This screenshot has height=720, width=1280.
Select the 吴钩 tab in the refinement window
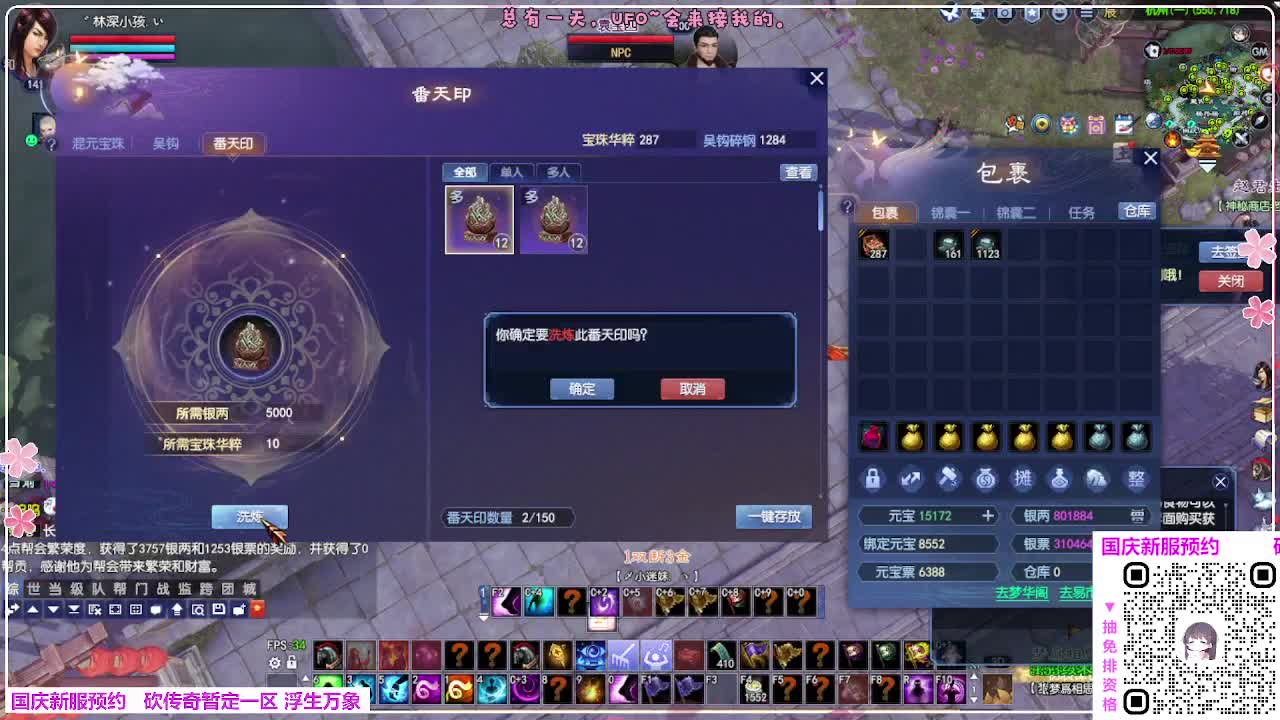pyautogui.click(x=166, y=143)
